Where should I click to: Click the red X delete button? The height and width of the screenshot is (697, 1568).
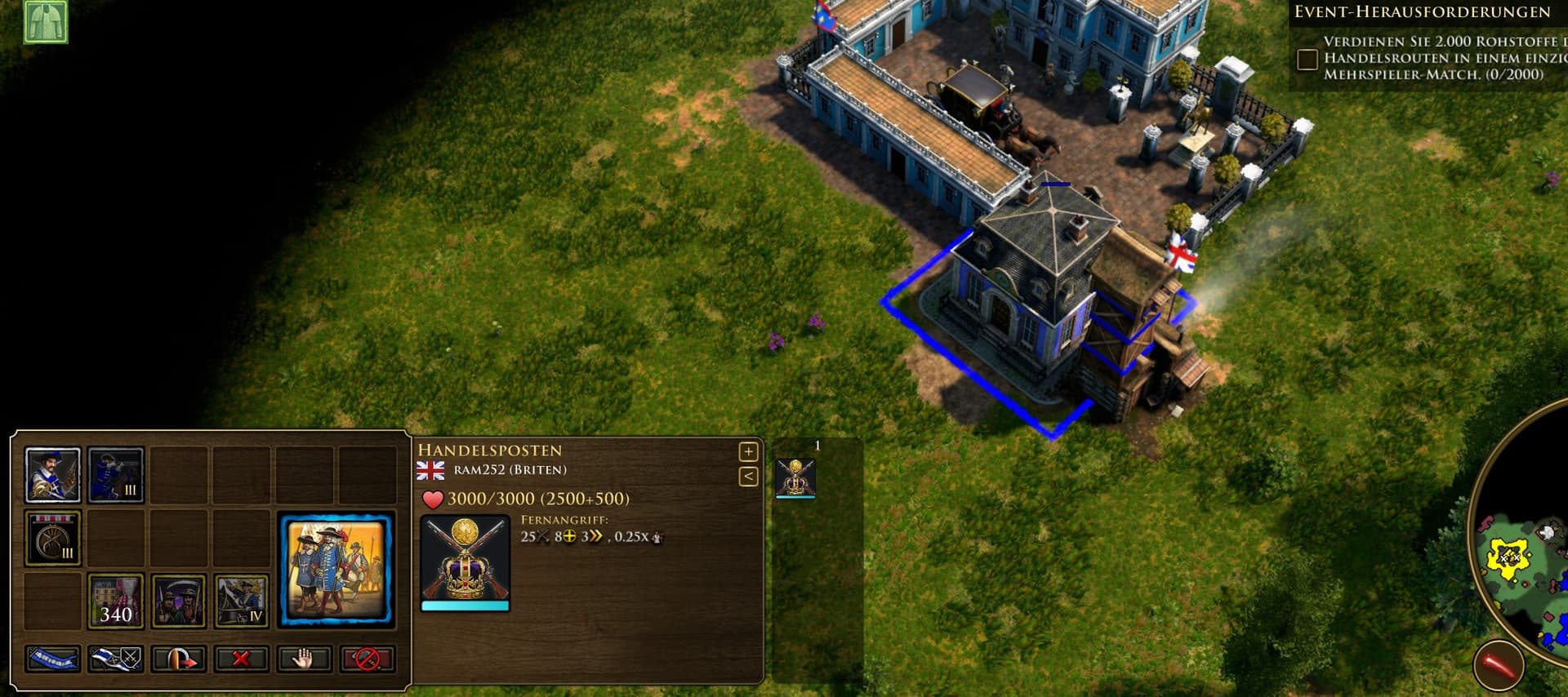pos(241,659)
